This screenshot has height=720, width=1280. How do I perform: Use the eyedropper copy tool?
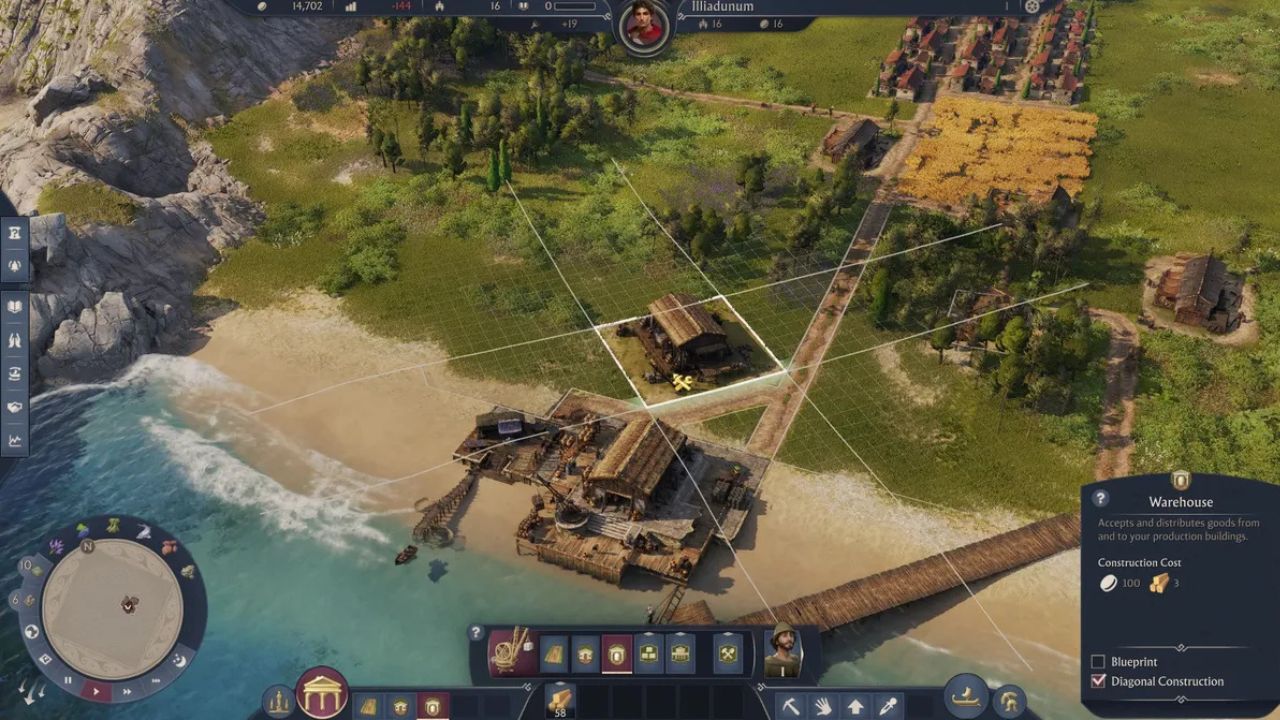coord(886,705)
